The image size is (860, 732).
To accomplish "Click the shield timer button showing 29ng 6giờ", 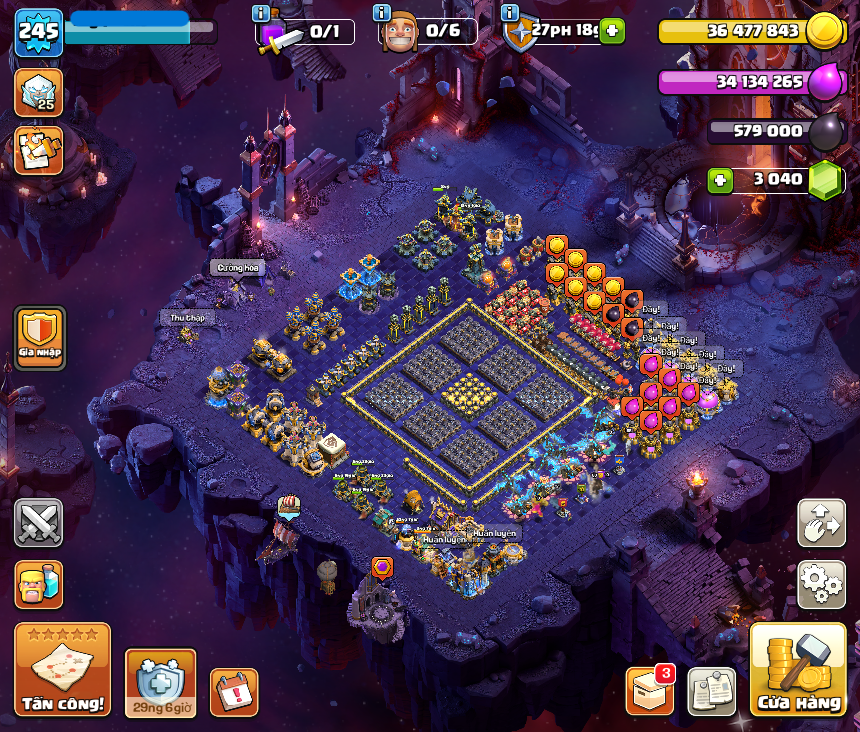I will [160, 684].
